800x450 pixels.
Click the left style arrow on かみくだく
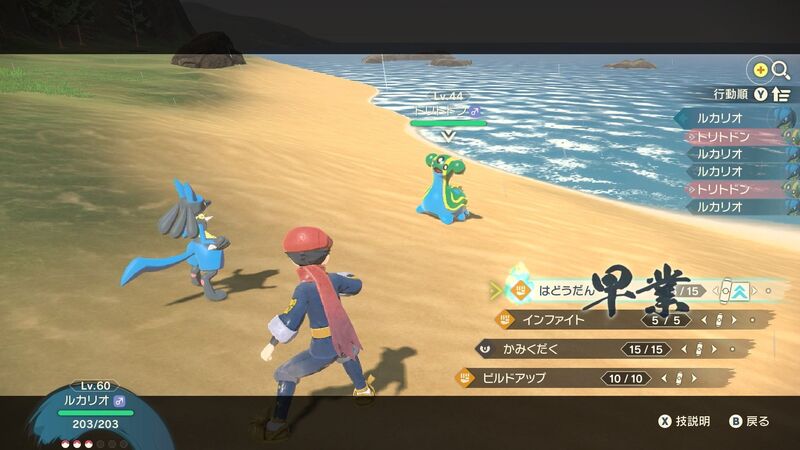tap(683, 349)
